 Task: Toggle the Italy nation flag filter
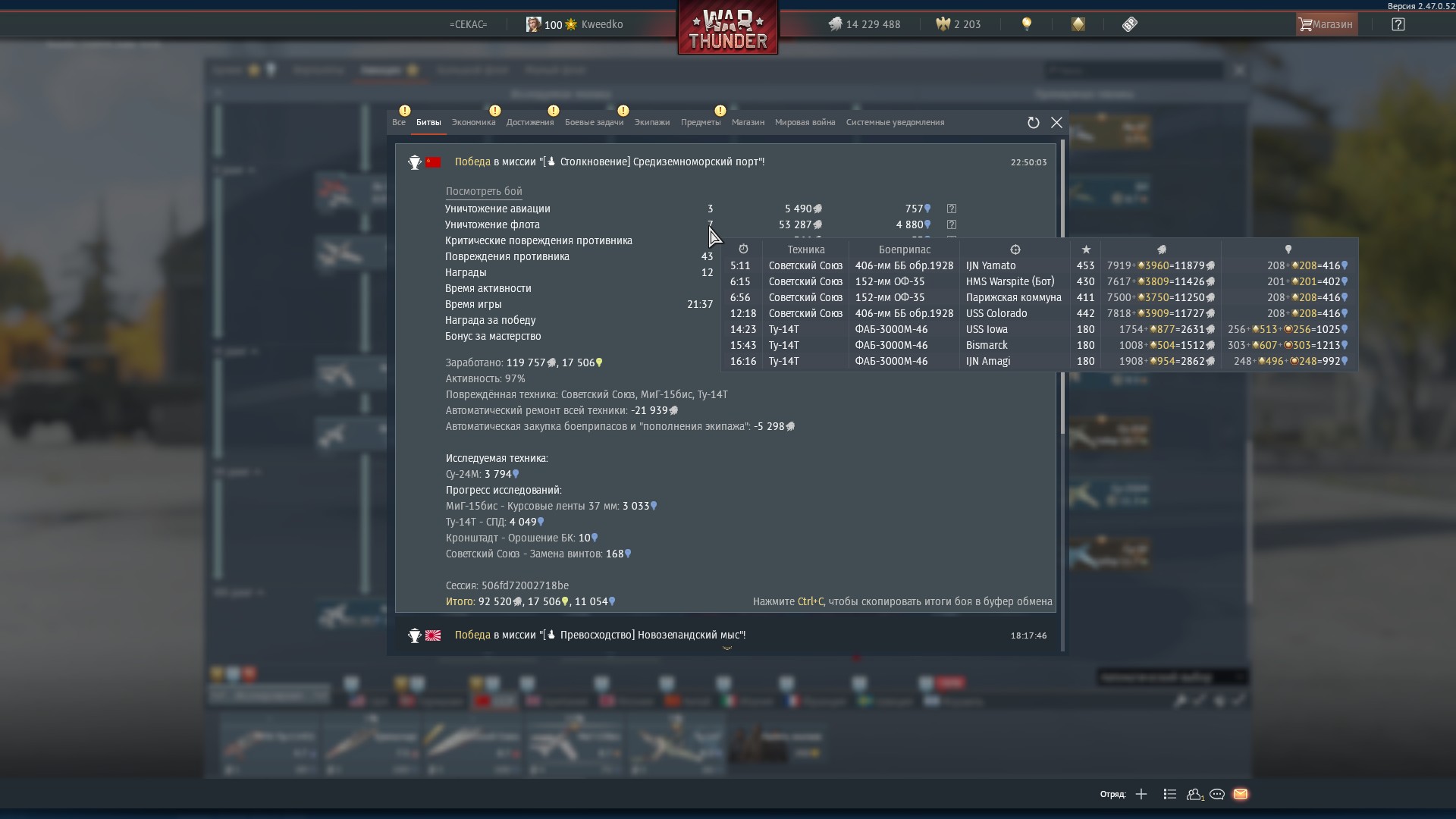(x=728, y=699)
